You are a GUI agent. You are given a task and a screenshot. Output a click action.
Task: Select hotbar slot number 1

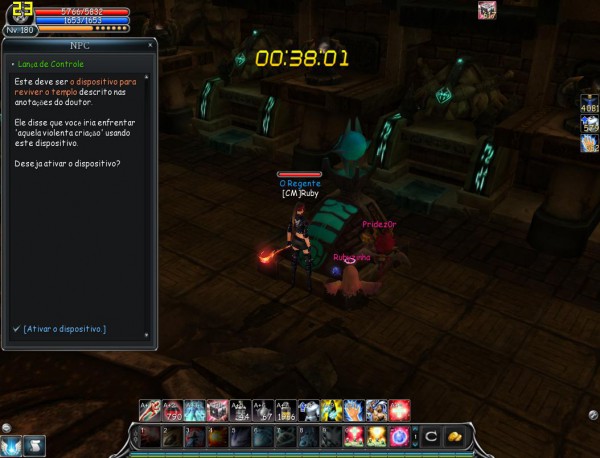[148, 437]
